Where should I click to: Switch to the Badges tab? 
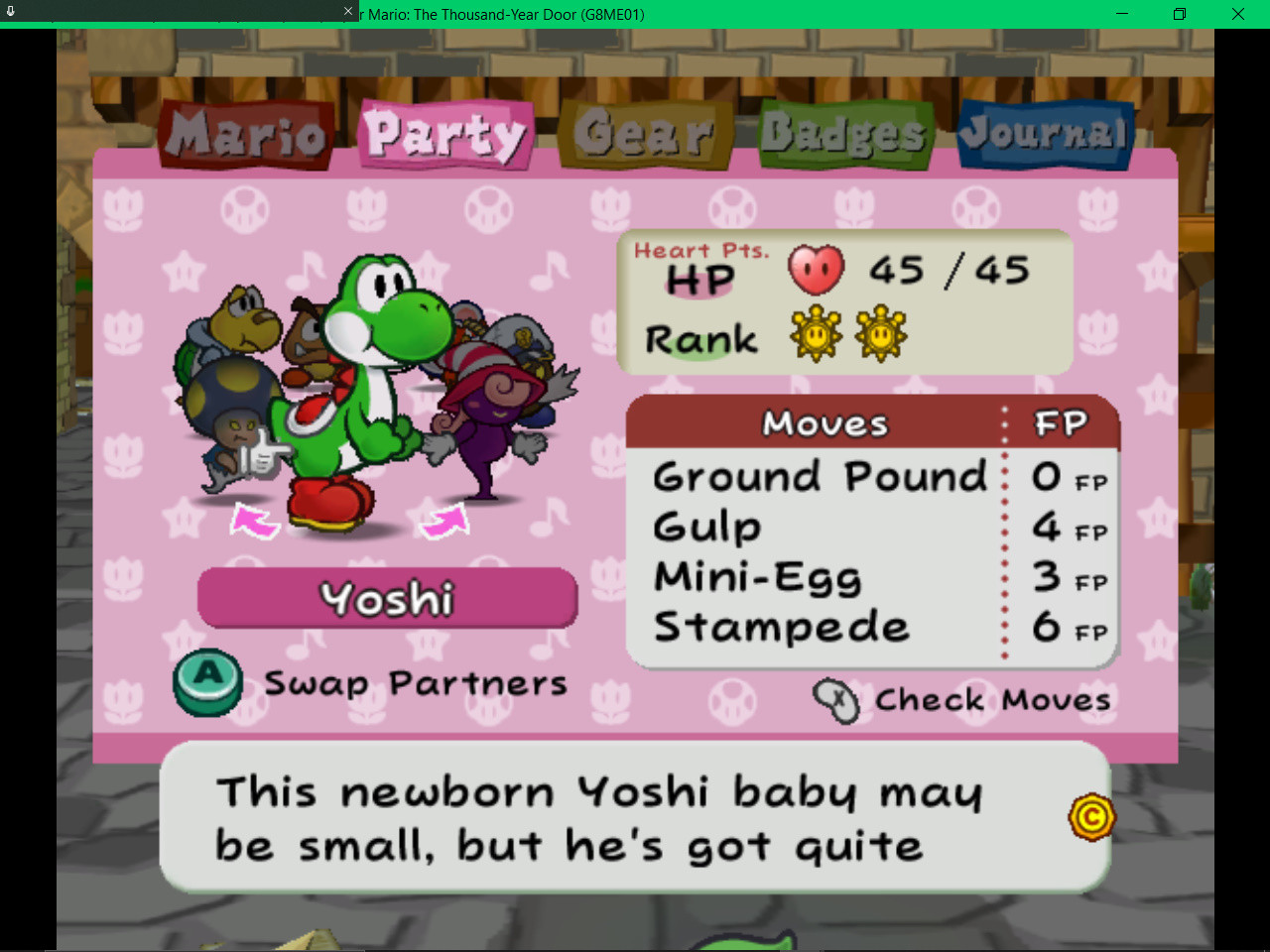[843, 132]
